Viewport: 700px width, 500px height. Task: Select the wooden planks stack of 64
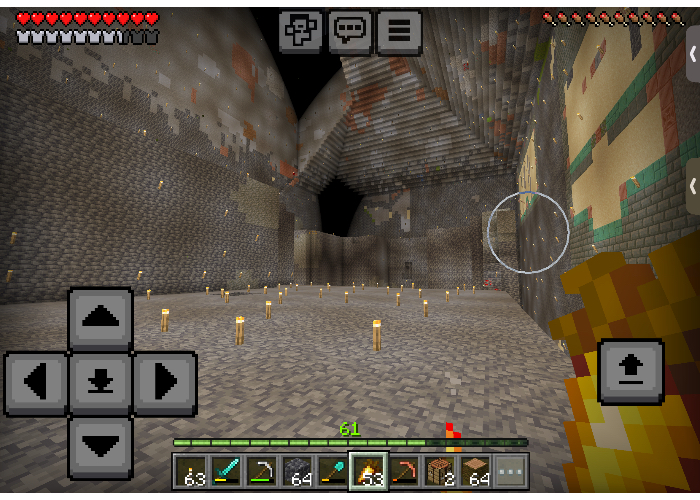(x=475, y=471)
